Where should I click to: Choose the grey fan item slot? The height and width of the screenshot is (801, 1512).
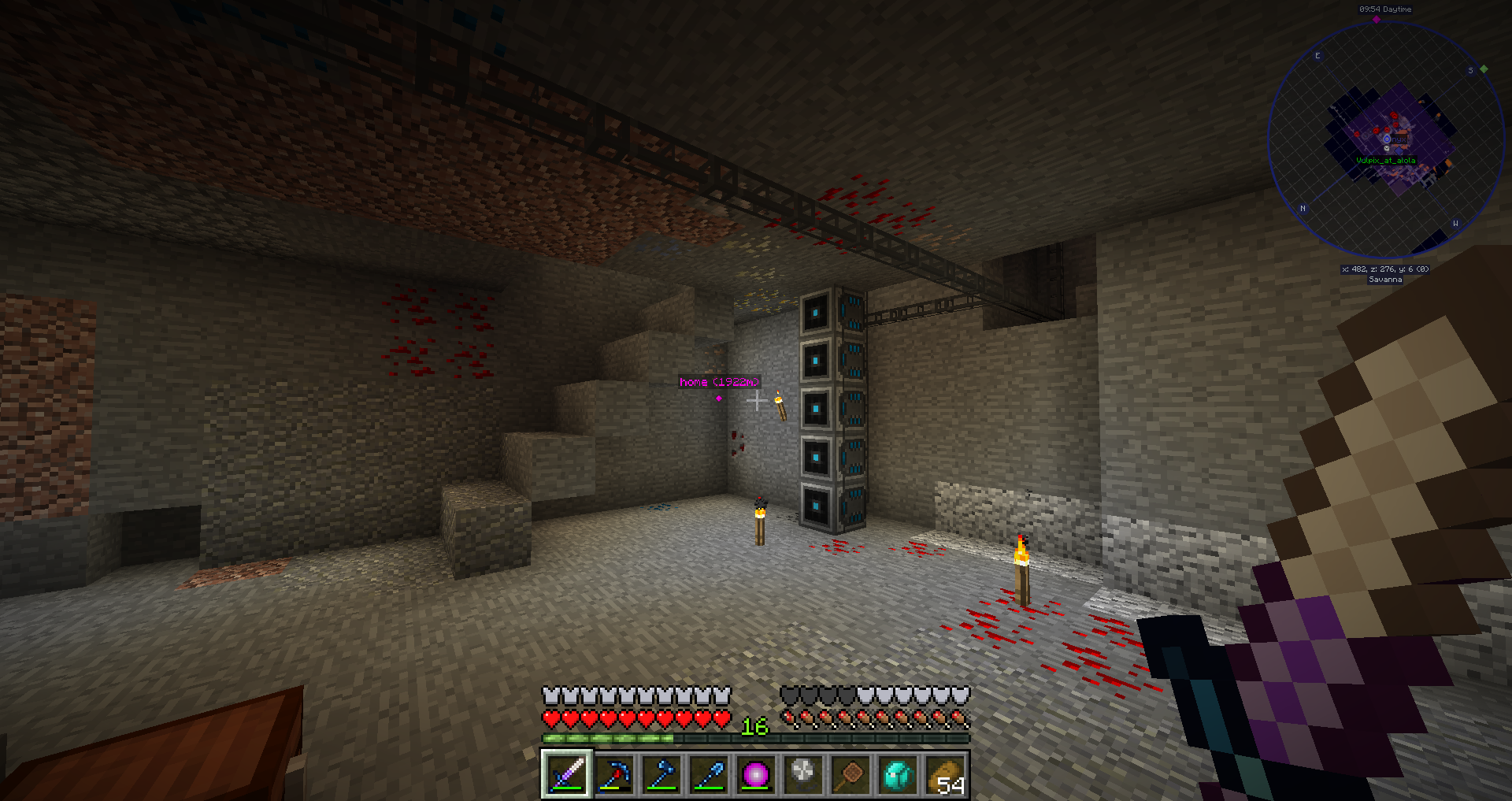point(803,774)
